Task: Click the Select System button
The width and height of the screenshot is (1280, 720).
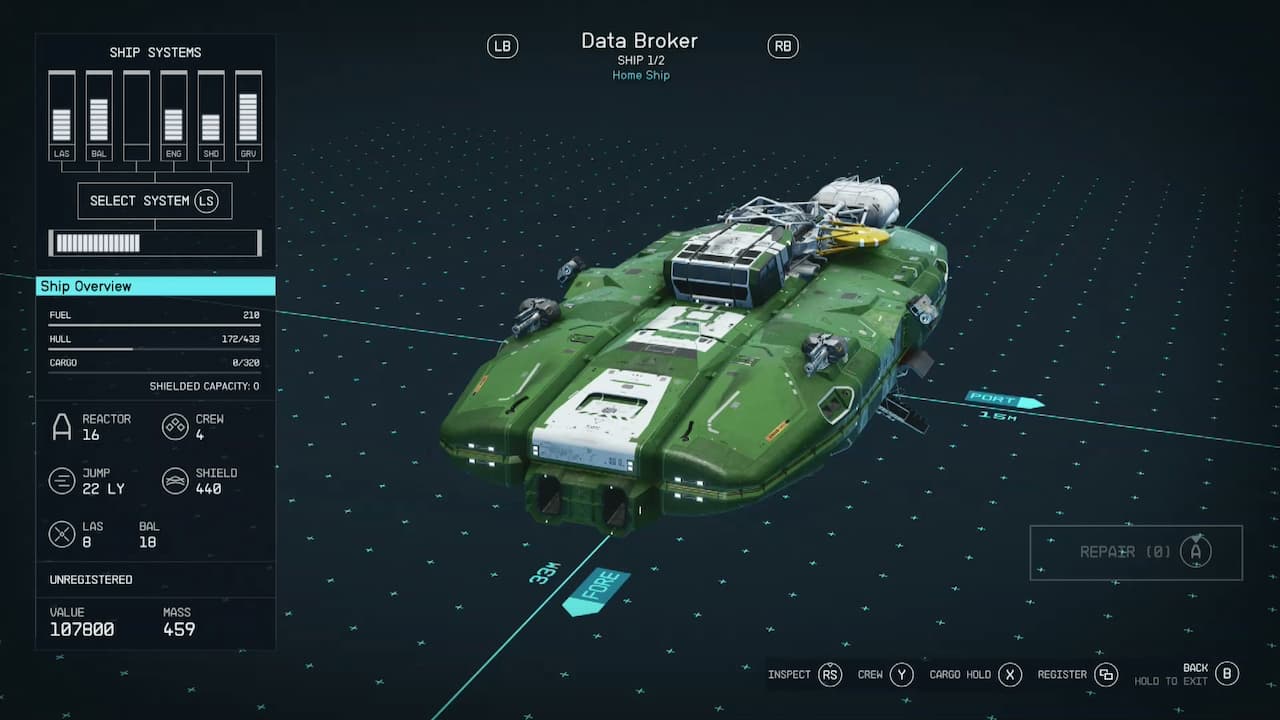Action: [155, 201]
